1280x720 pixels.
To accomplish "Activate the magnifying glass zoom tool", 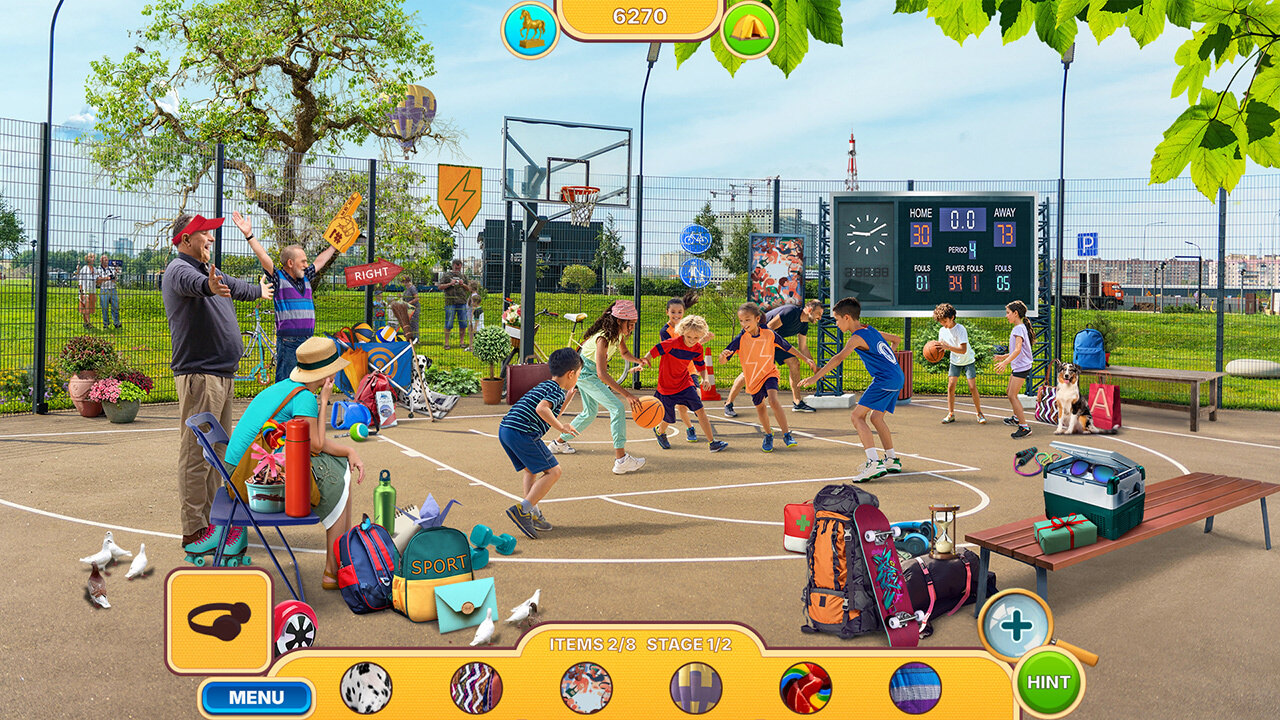I will point(1016,626).
